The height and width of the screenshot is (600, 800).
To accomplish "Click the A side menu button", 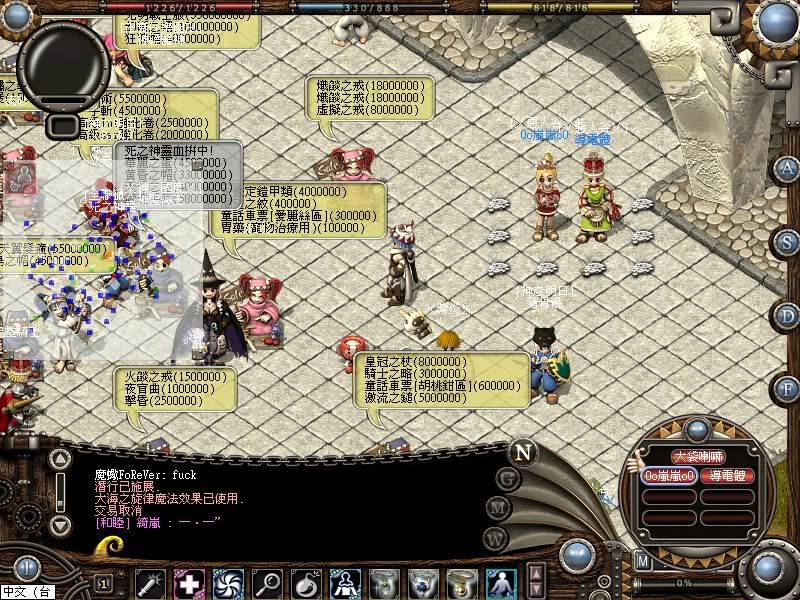I will pyautogui.click(x=788, y=167).
